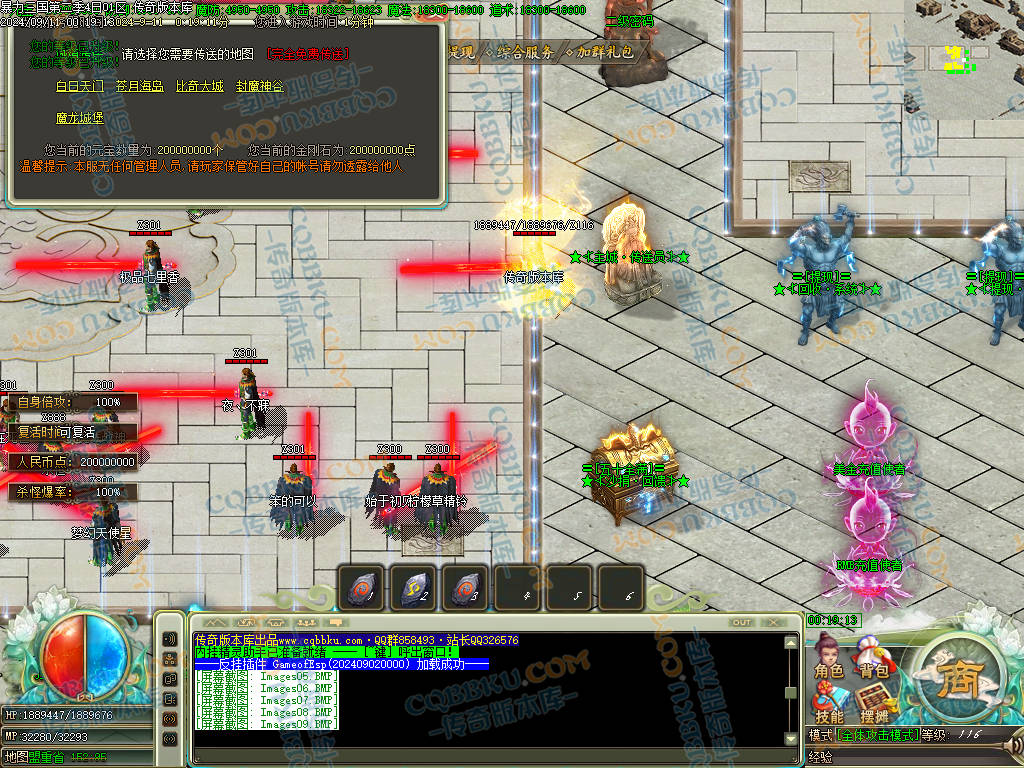
Task: Teleport to 白日天门 map
Action: click(79, 87)
